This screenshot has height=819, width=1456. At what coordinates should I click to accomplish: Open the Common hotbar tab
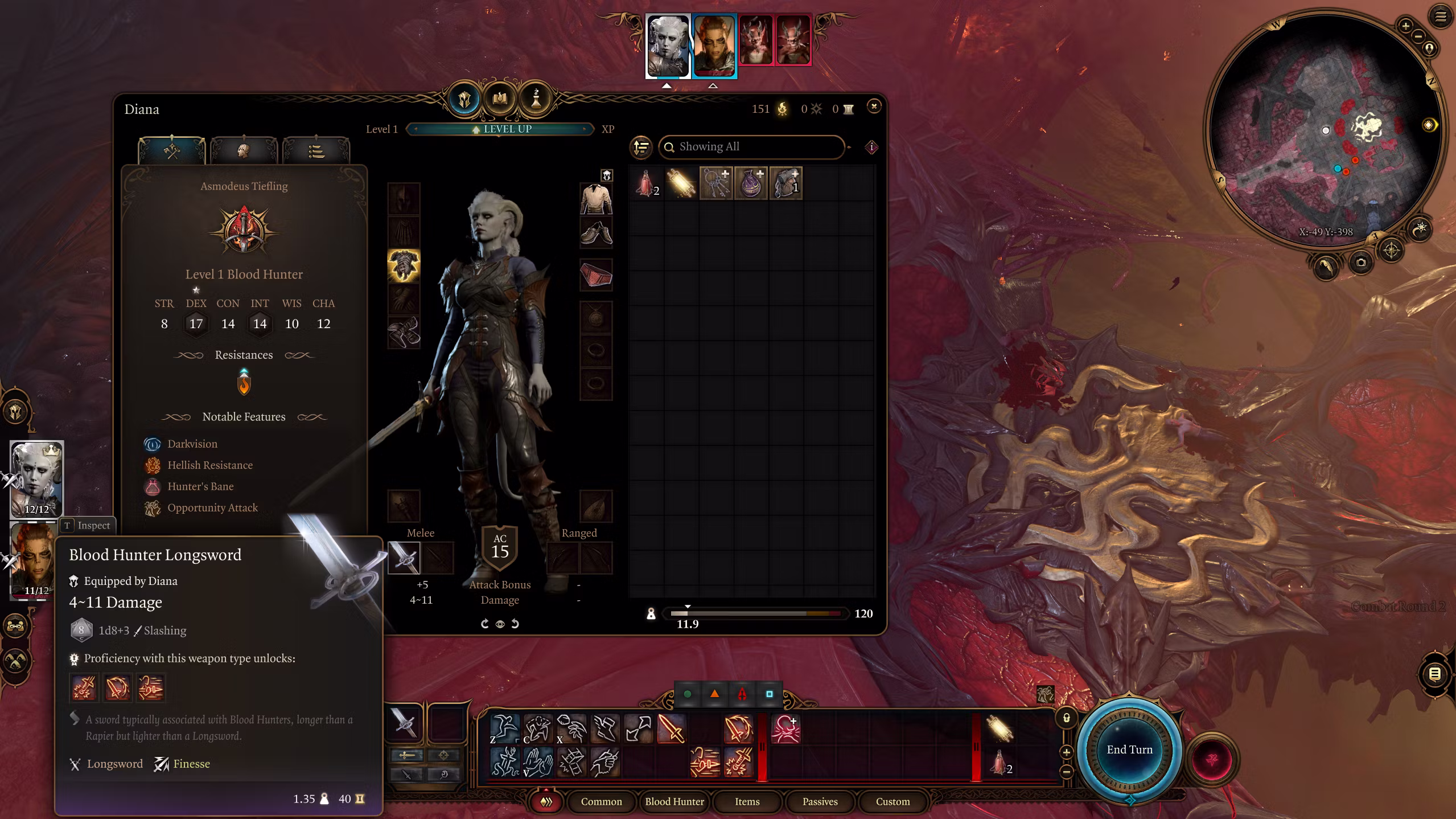coord(601,801)
